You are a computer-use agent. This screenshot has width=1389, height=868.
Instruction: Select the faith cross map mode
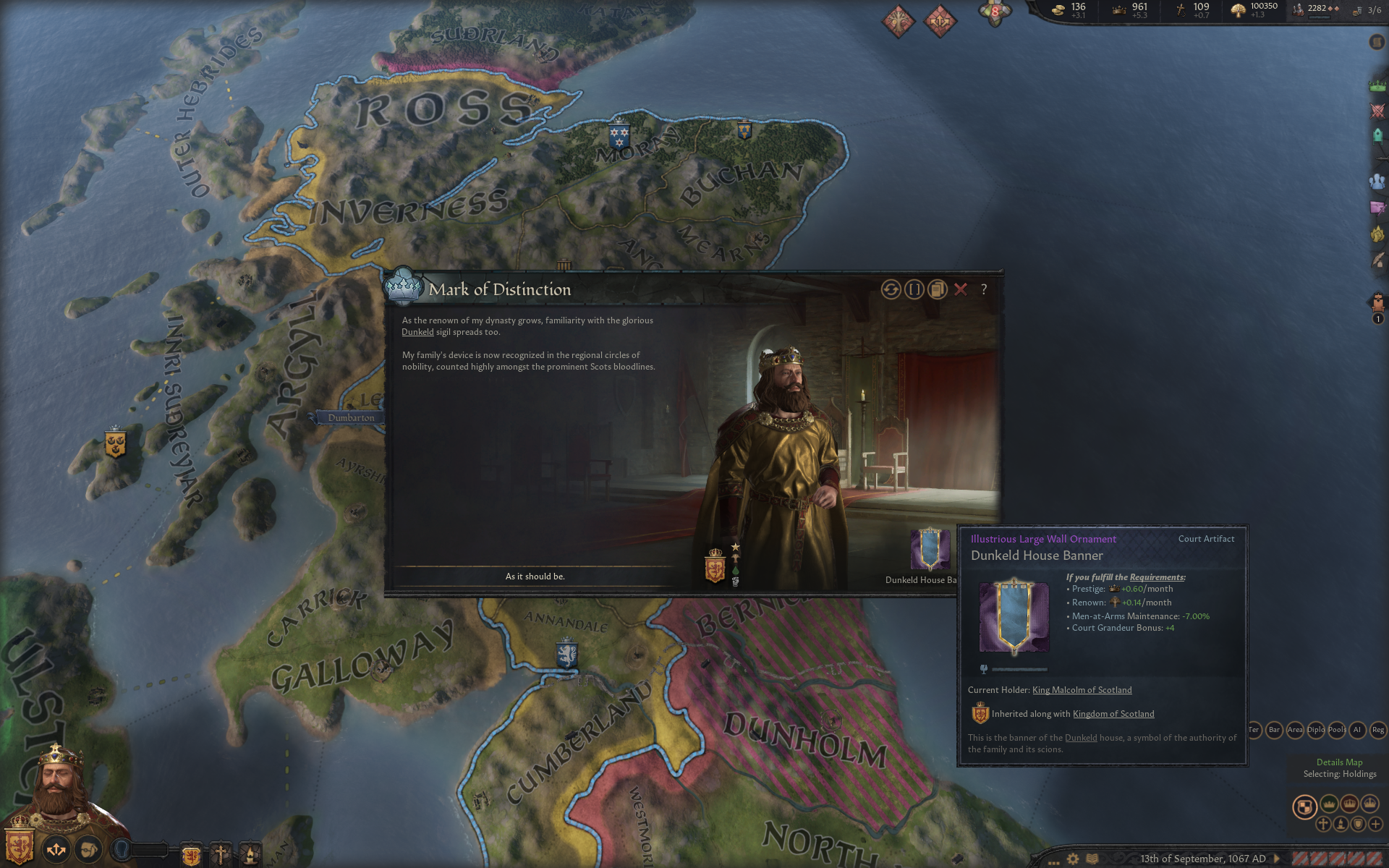1323,824
